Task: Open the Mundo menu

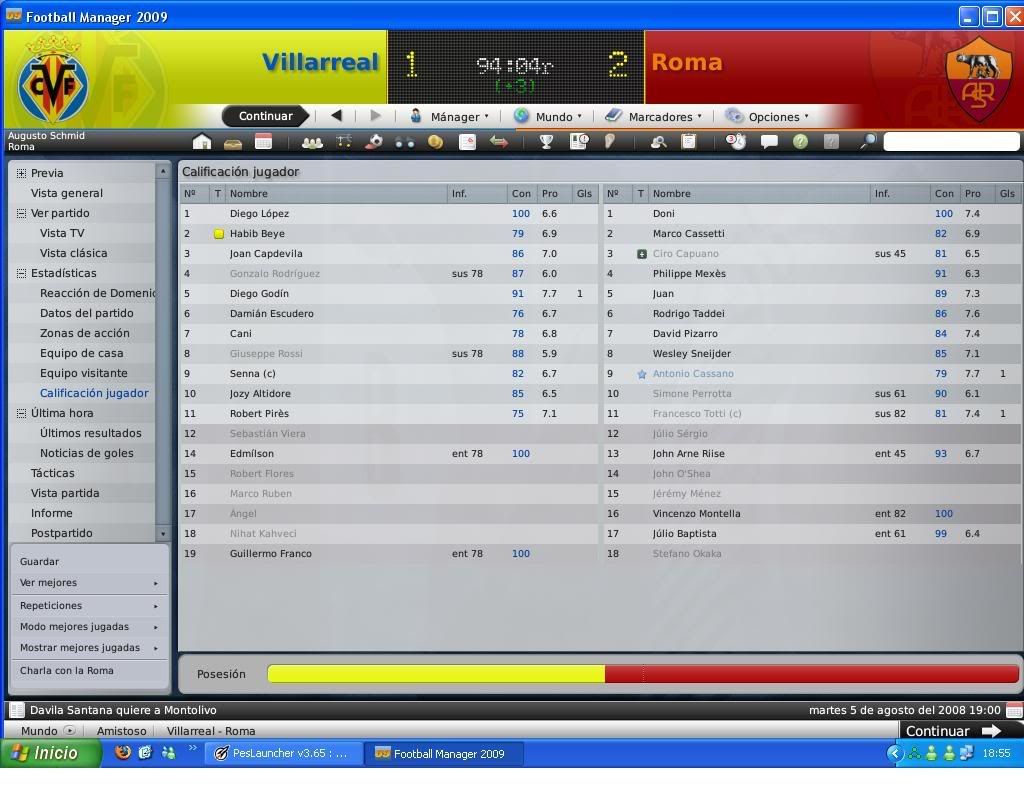Action: pyautogui.click(x=547, y=117)
